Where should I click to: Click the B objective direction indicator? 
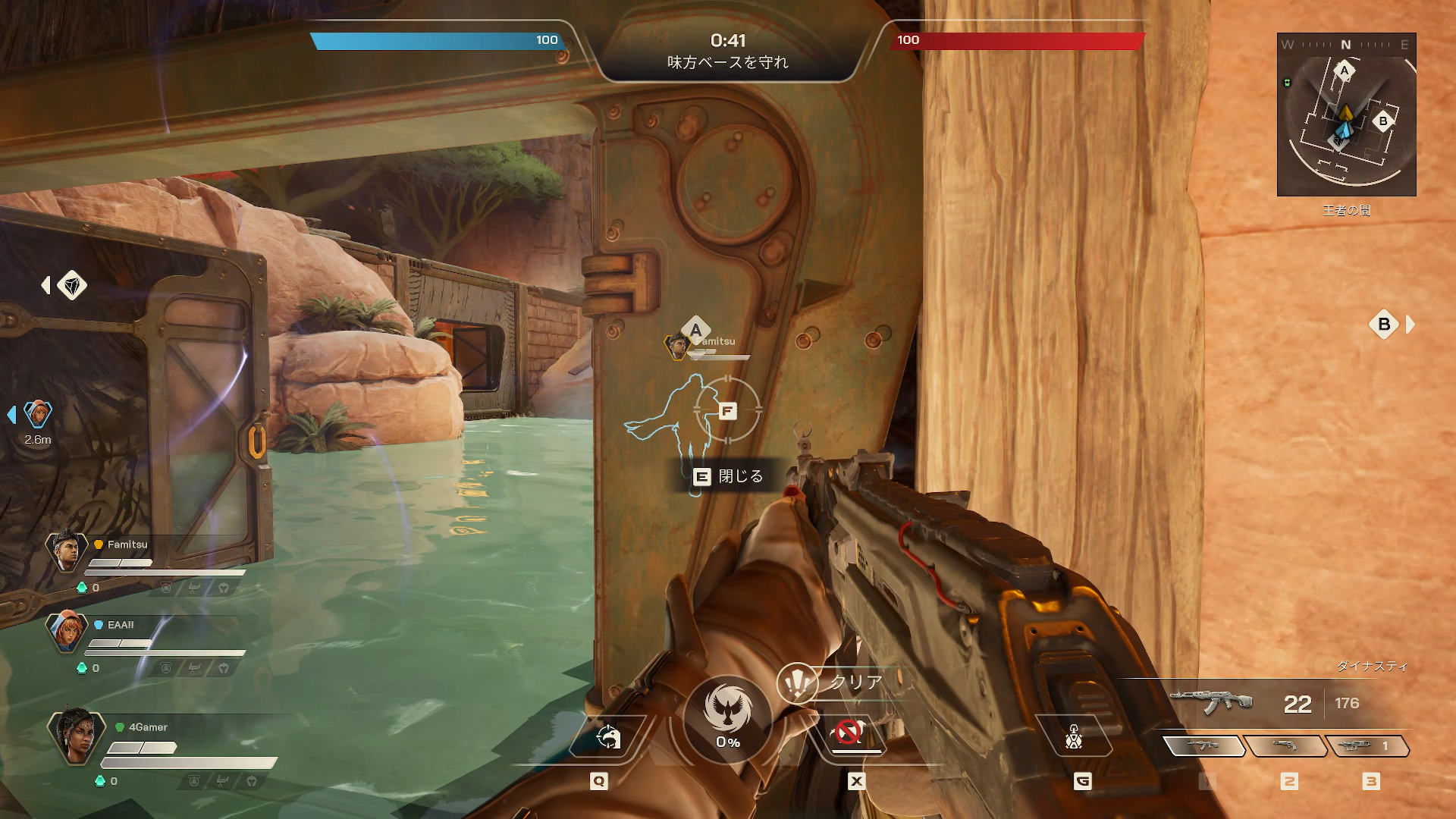(x=1384, y=325)
